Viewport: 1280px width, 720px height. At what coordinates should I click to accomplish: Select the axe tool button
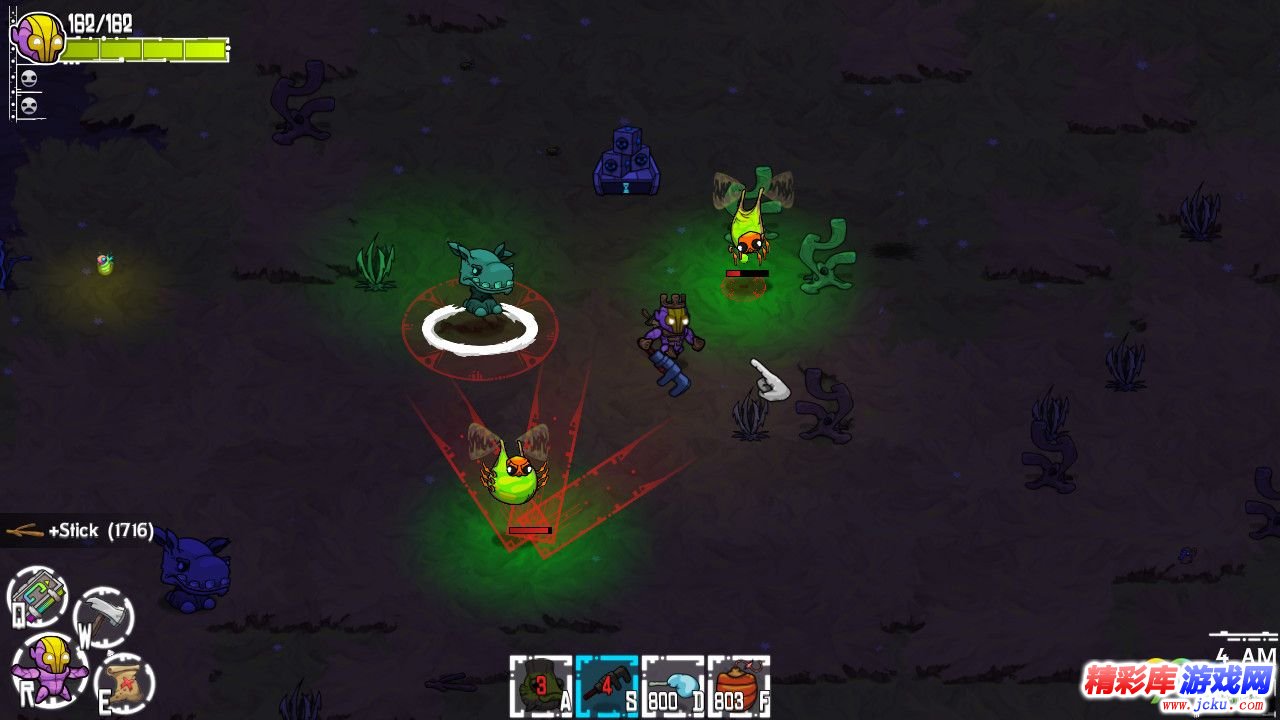(x=103, y=615)
